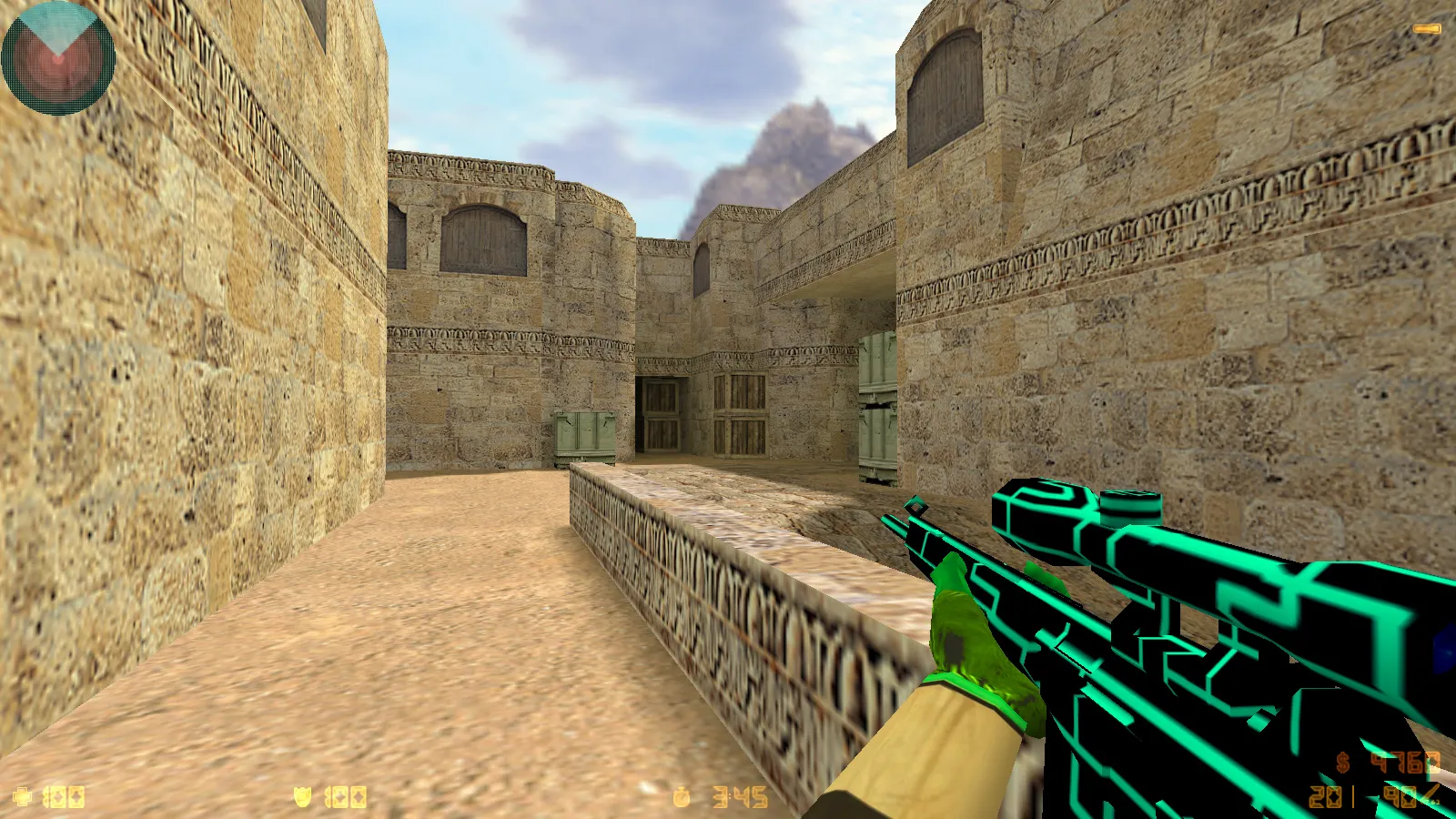Image resolution: width=1456 pixels, height=819 pixels.
Task: Click the health cross icon
Action: pos(22,796)
